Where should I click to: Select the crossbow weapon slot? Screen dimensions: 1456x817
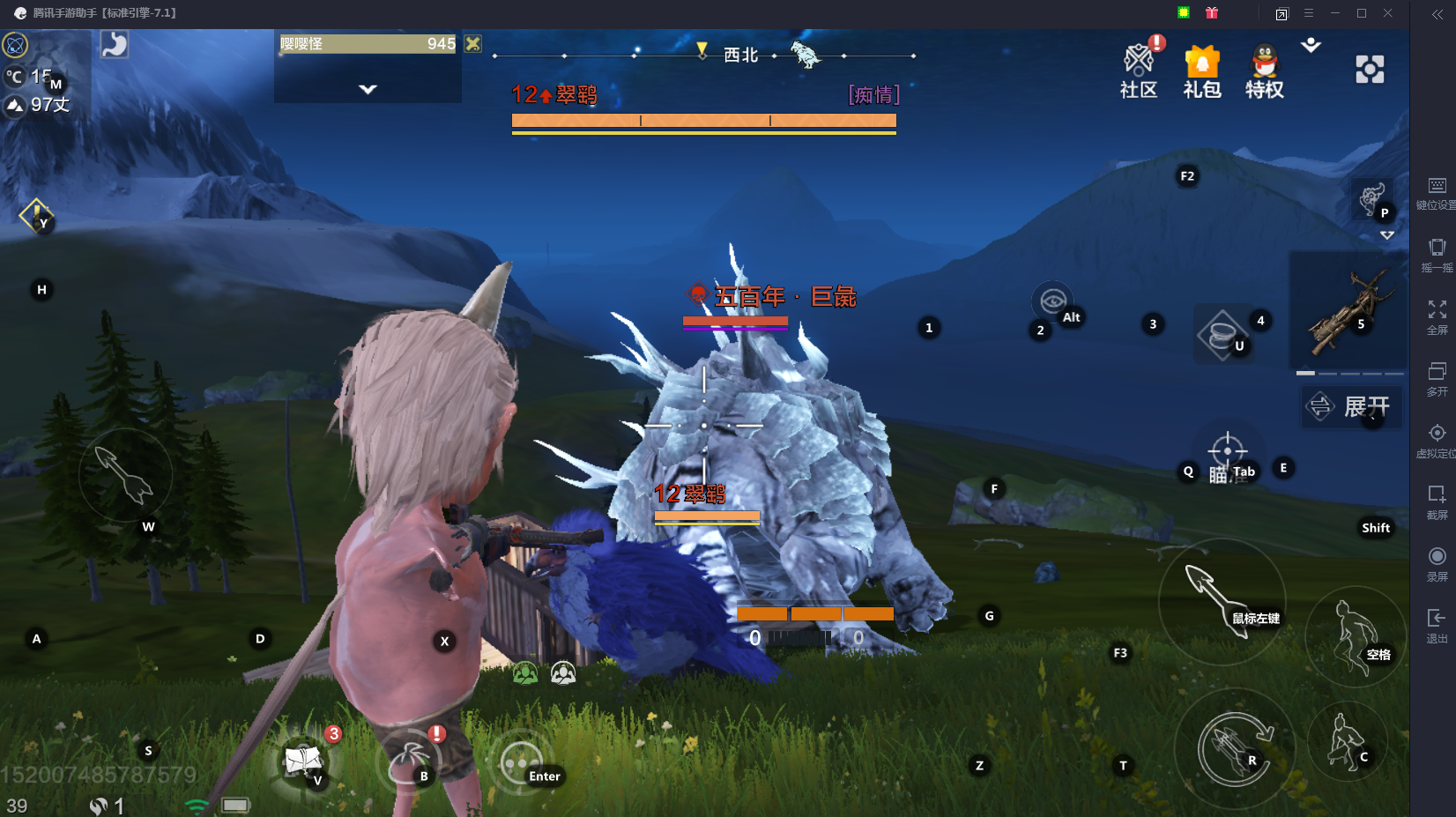pyautogui.click(x=1347, y=310)
